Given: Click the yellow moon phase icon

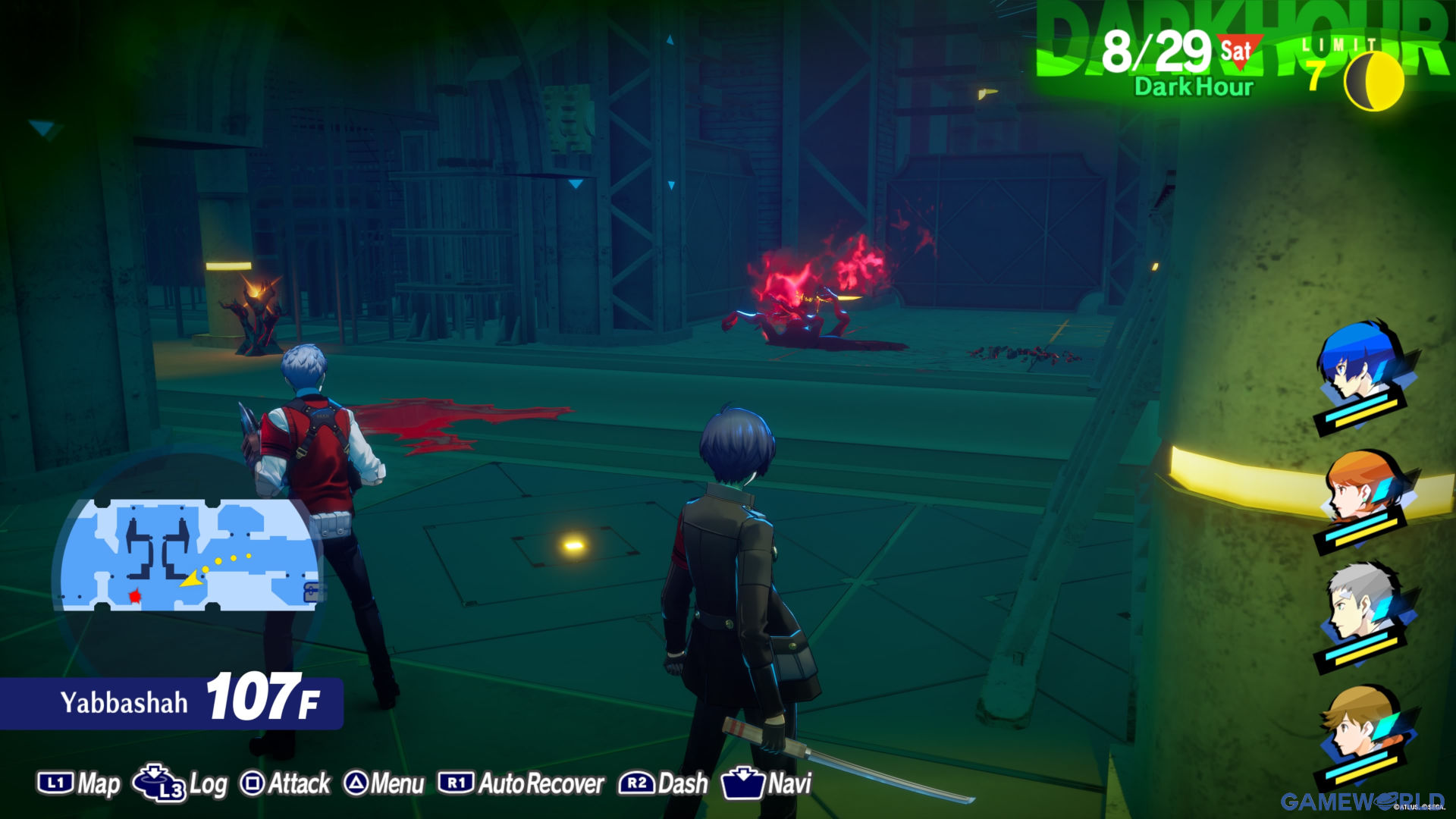Looking at the screenshot, I should click(x=1373, y=80).
